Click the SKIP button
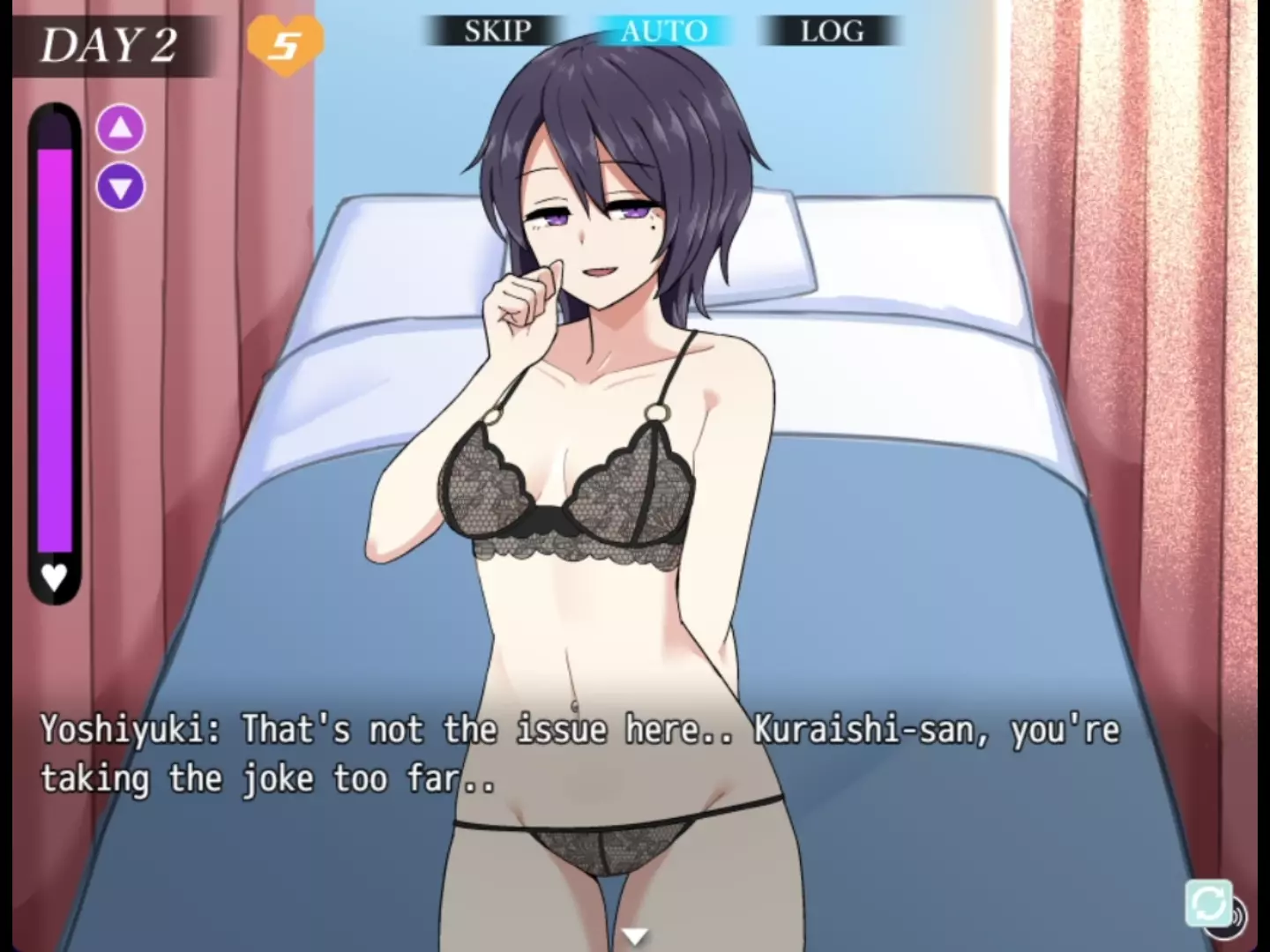The width and height of the screenshot is (1270, 952). click(x=497, y=32)
